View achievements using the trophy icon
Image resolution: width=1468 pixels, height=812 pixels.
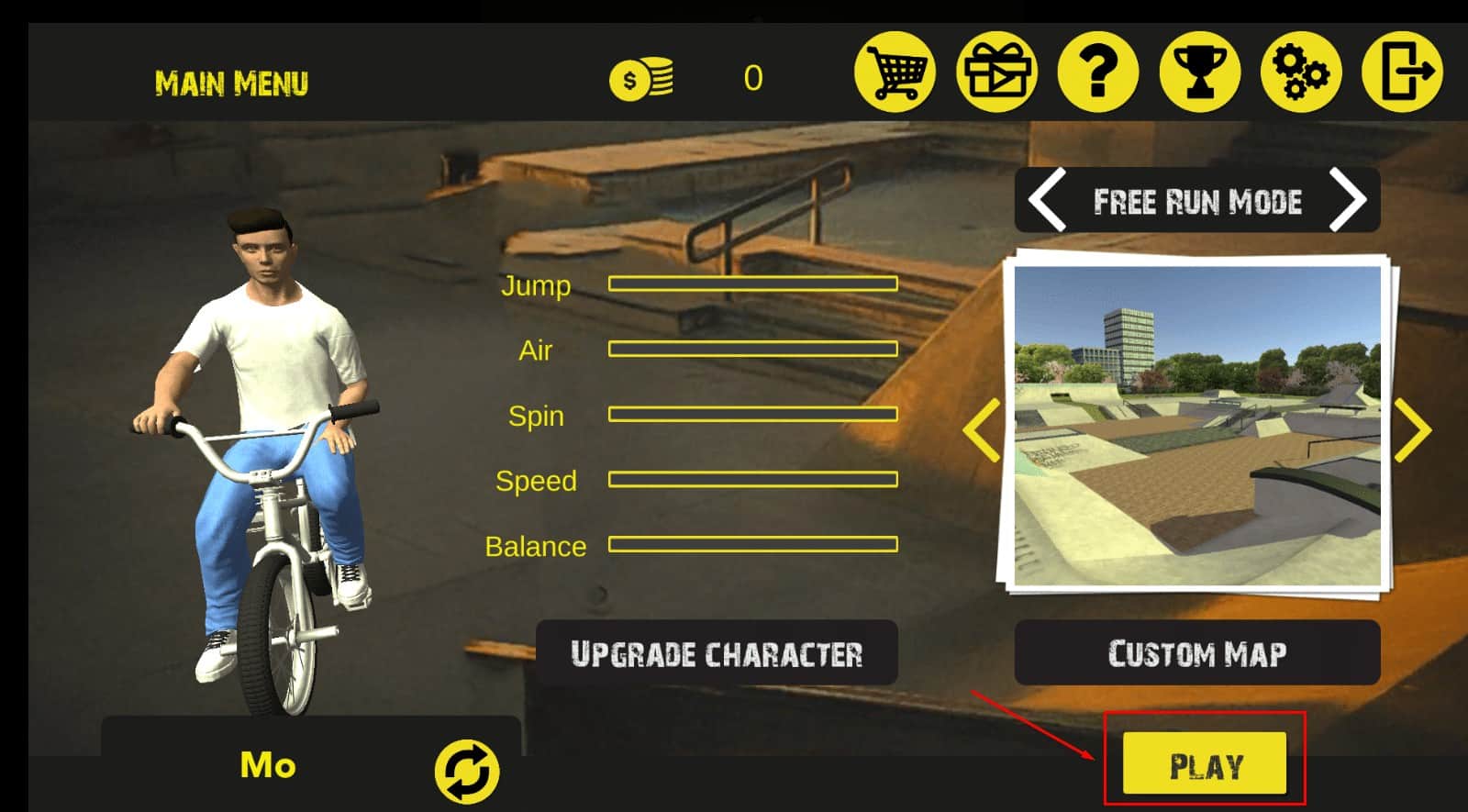[1199, 72]
